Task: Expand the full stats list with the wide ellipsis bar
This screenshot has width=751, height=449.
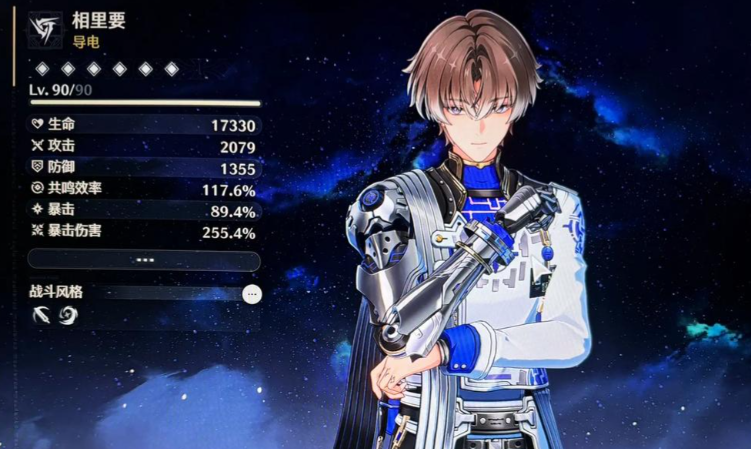Action: (144, 260)
